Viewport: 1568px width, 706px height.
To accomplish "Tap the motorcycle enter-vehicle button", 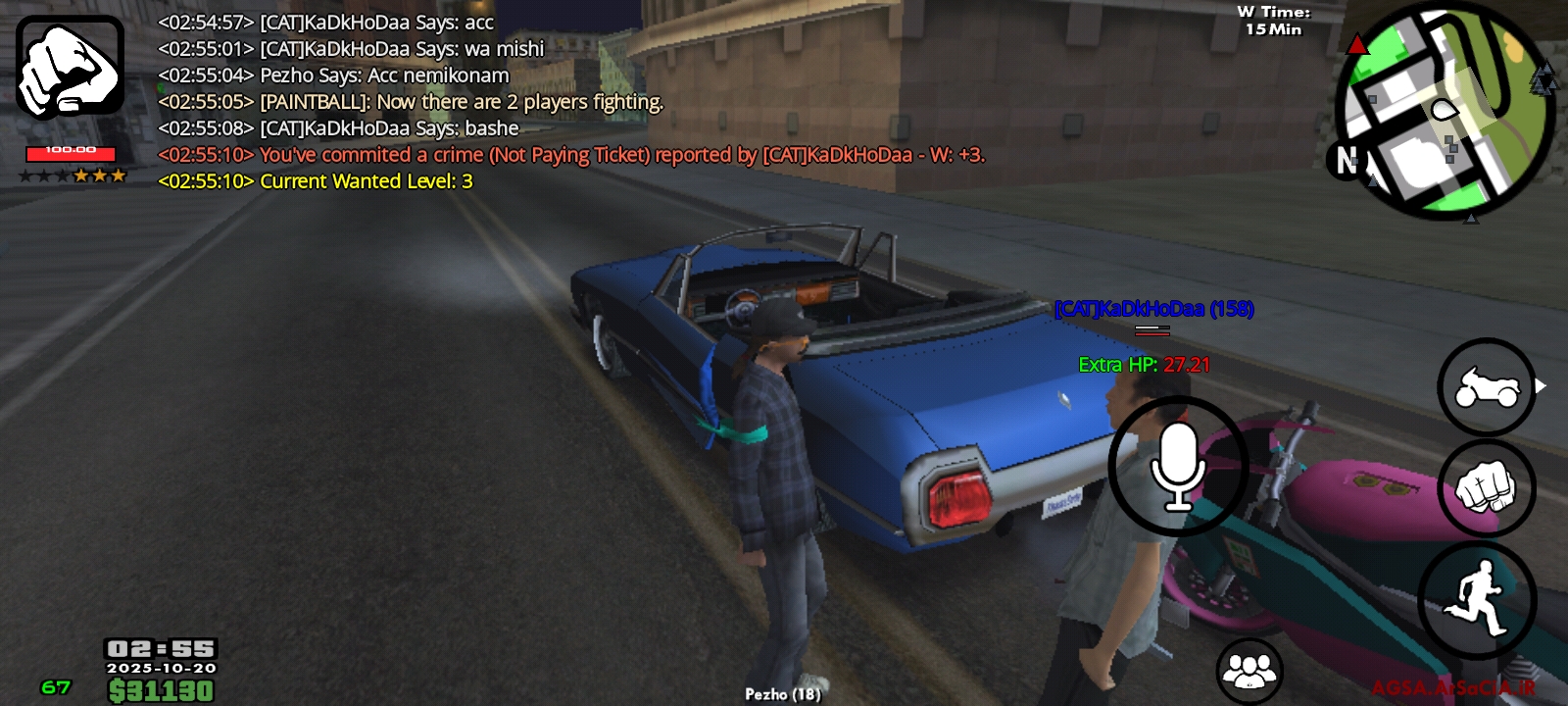I will click(1487, 387).
